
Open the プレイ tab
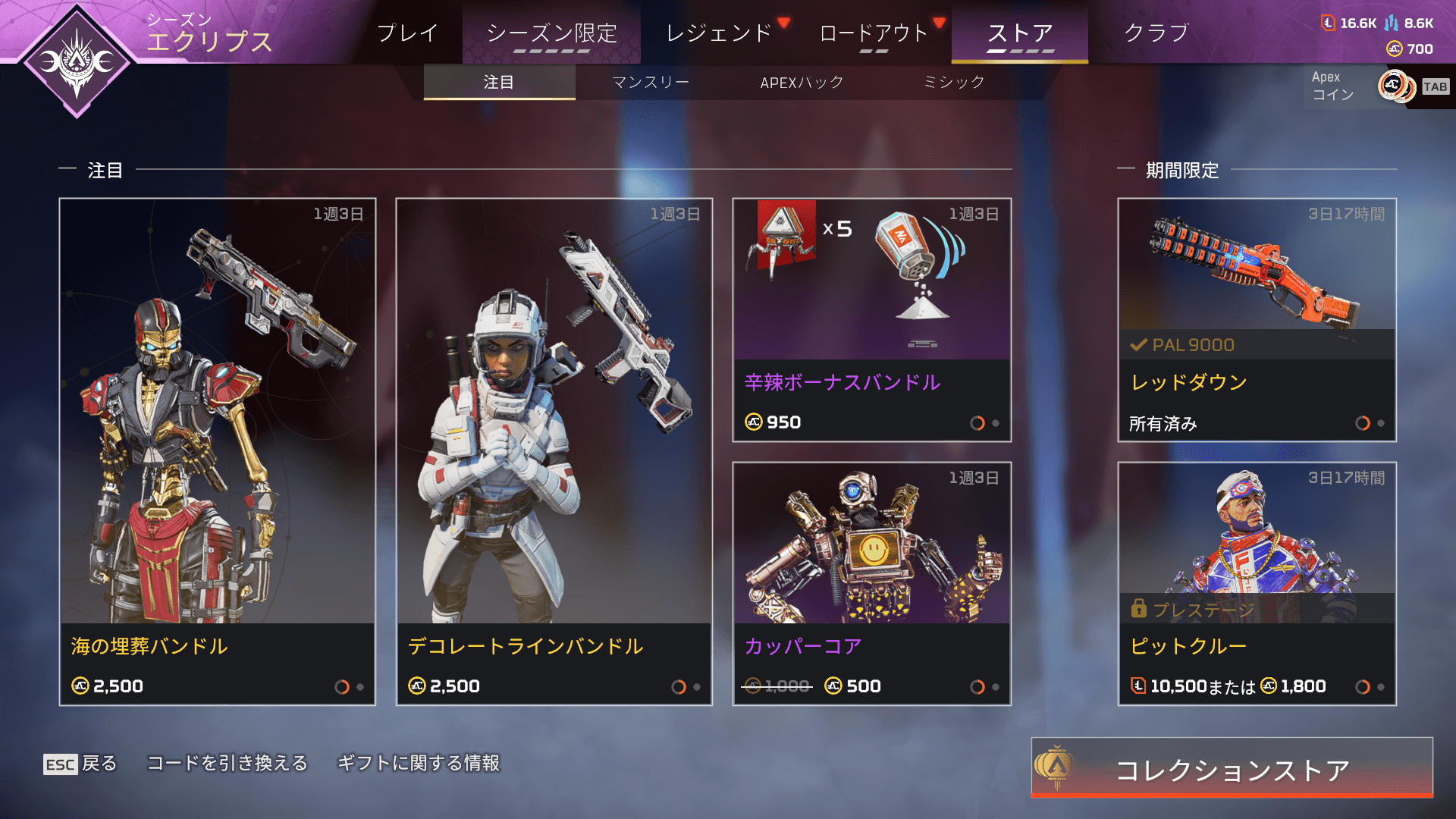pos(407,33)
